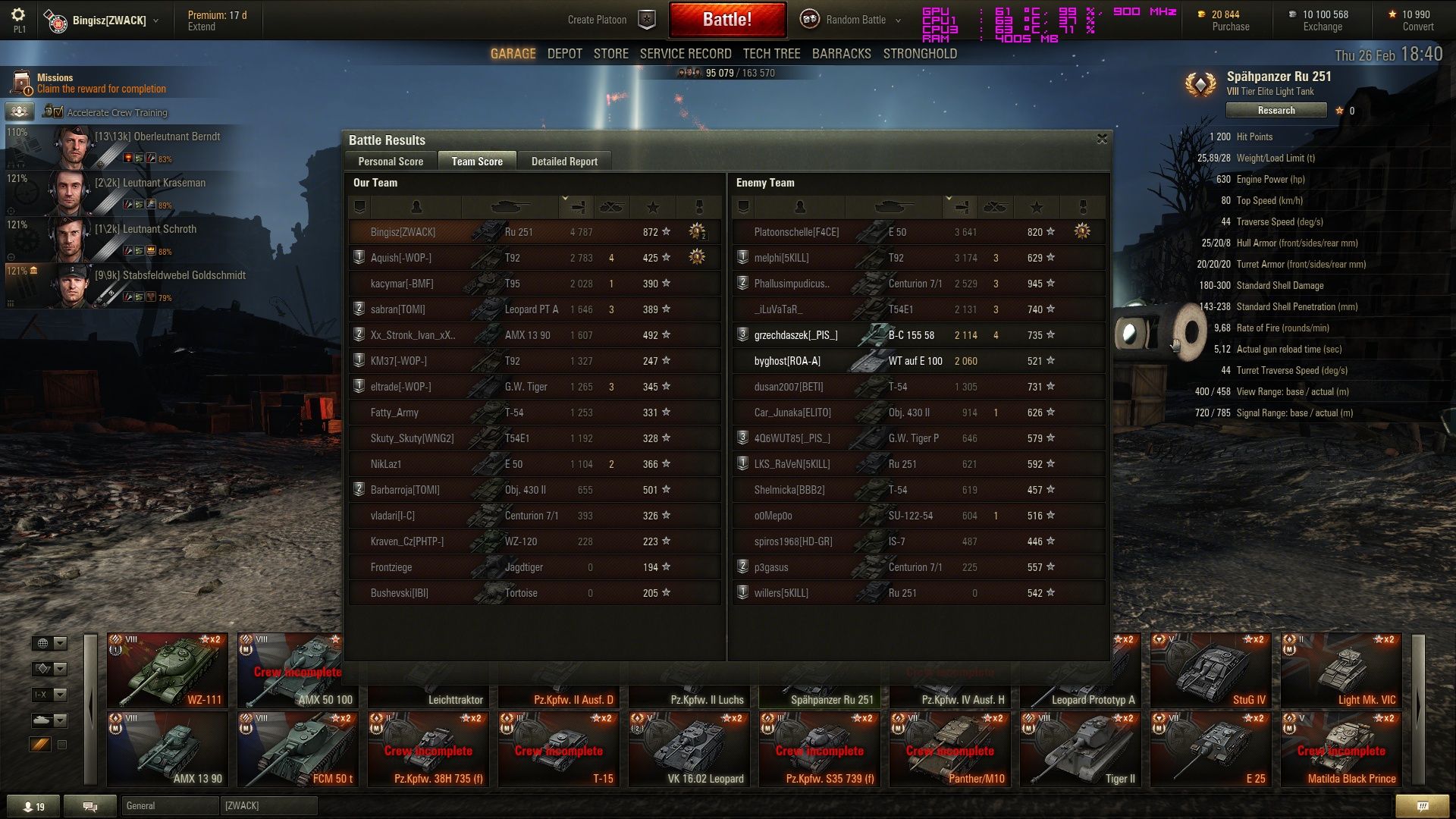Switch to the Personal Score tab
This screenshot has height=819, width=1456.
391,161
